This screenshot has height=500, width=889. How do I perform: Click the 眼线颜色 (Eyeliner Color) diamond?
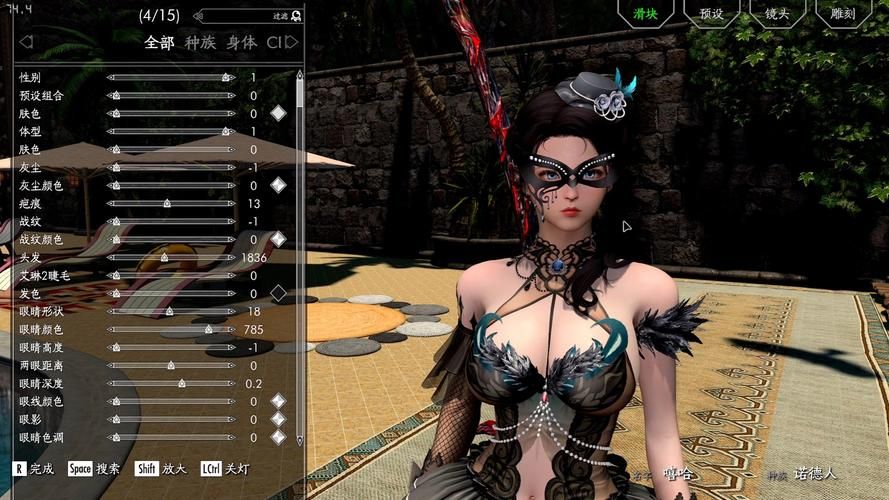coord(278,401)
